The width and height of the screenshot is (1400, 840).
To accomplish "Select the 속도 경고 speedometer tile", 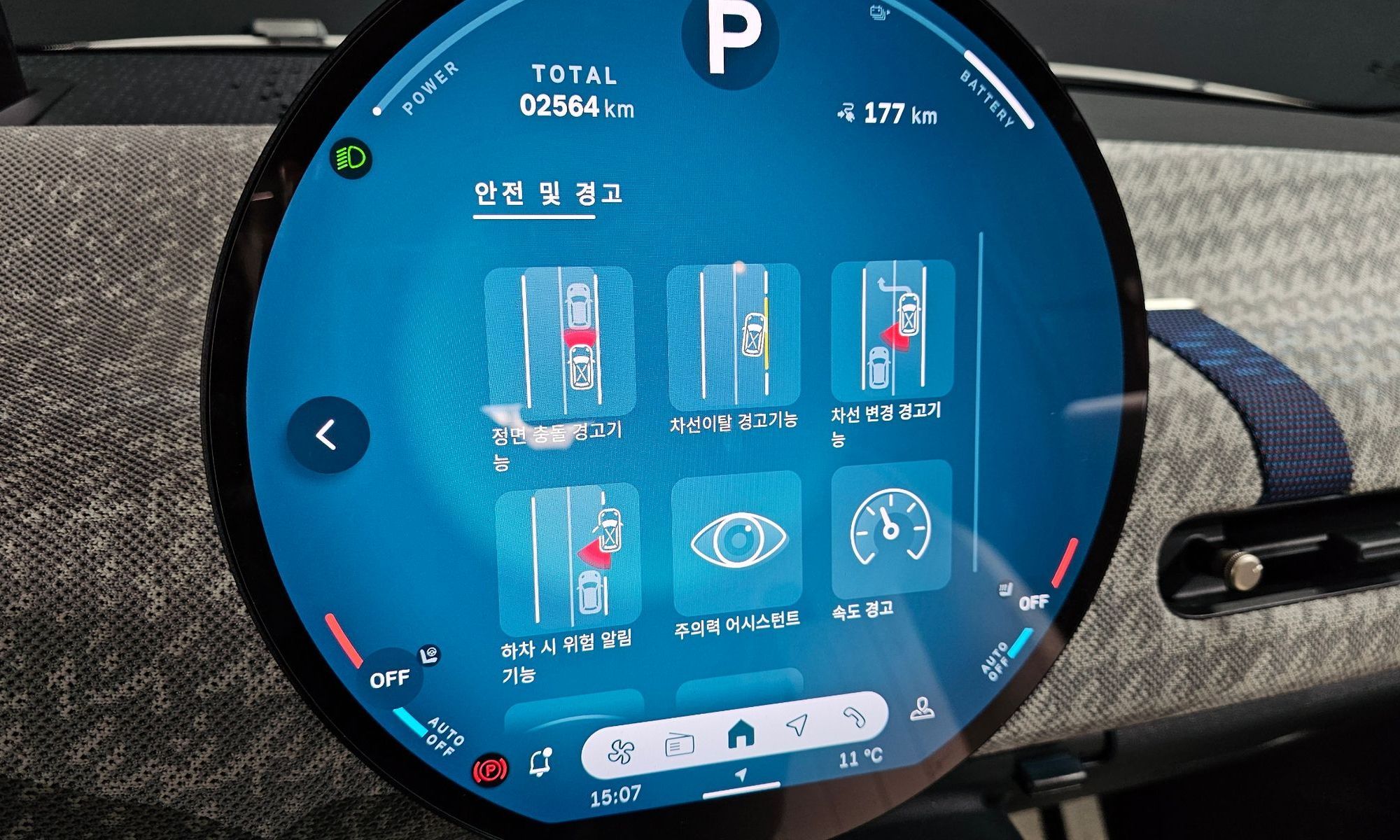I will tap(890, 530).
